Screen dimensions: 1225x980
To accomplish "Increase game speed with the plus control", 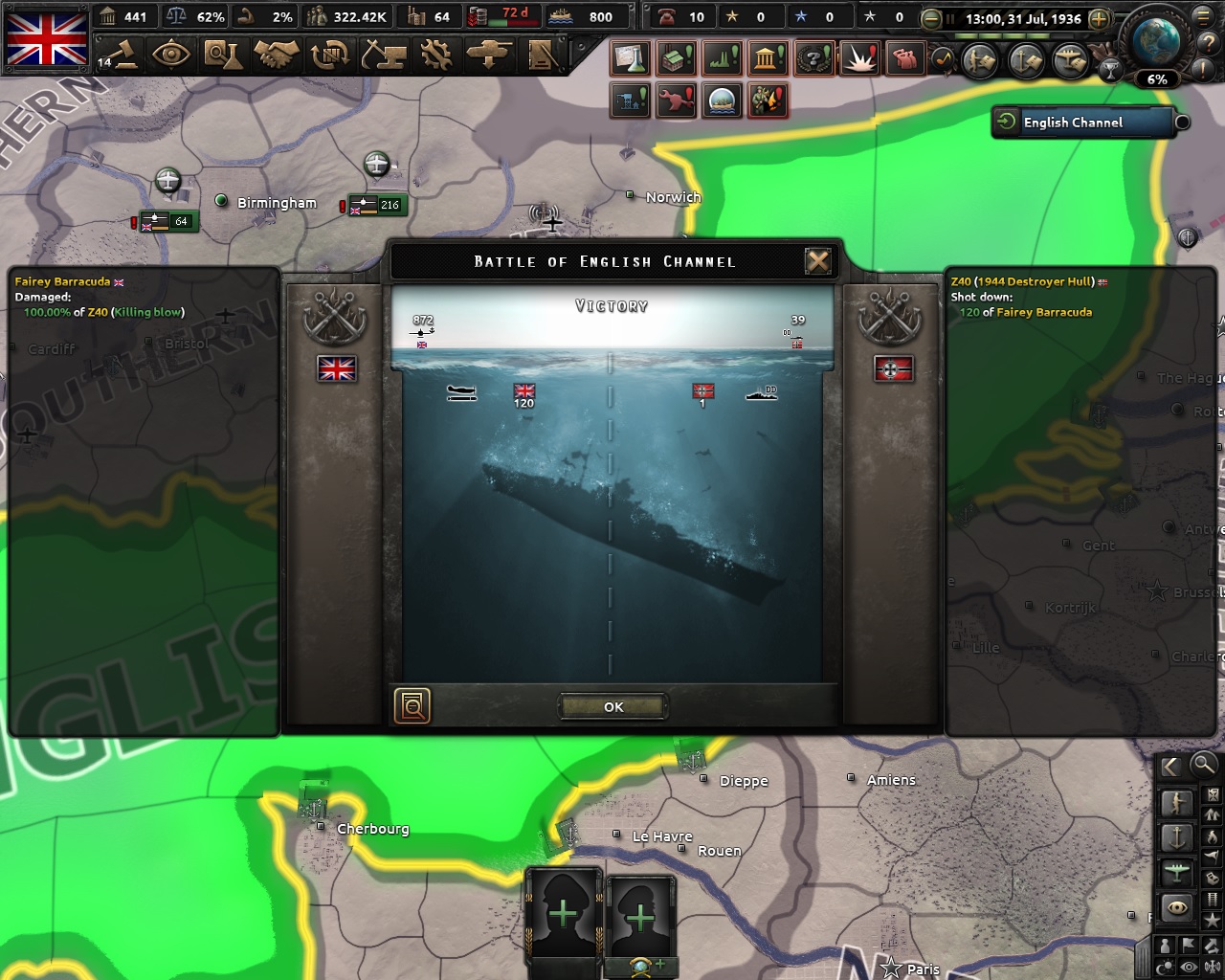I will 1099,18.
